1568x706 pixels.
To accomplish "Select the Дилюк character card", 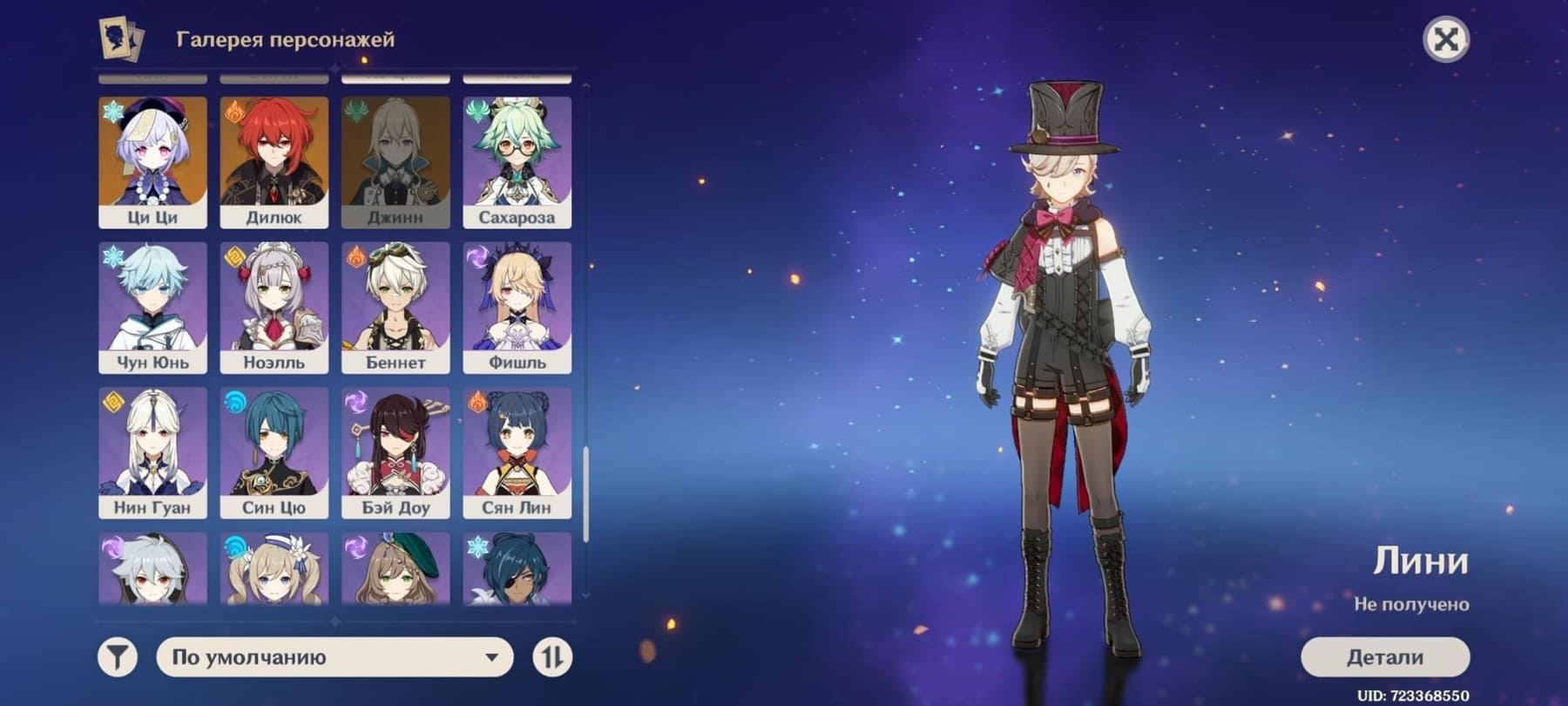I will point(274,162).
